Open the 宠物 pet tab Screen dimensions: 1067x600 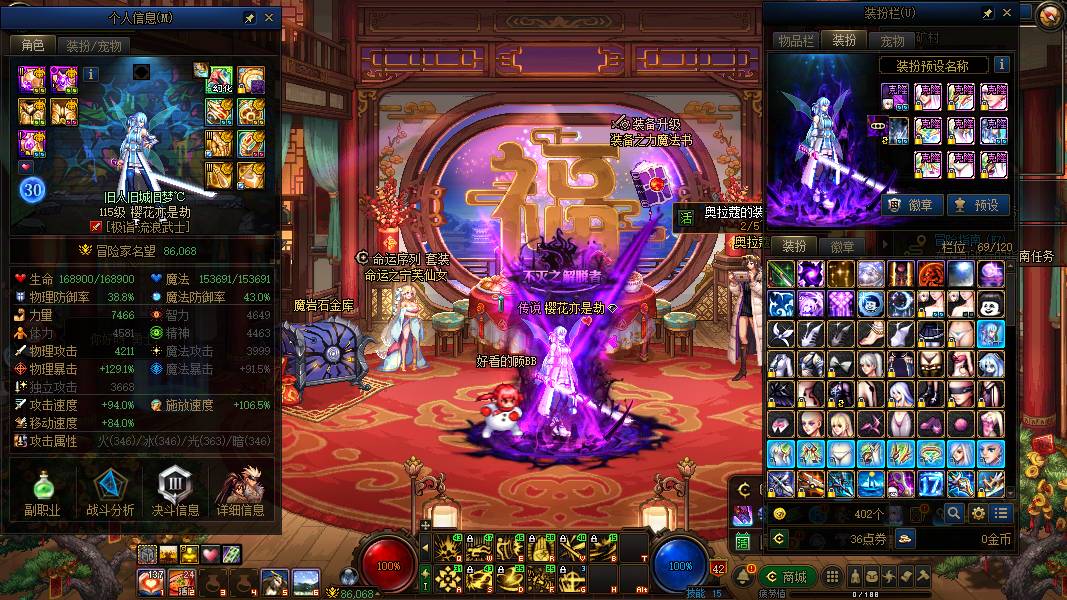tap(893, 41)
